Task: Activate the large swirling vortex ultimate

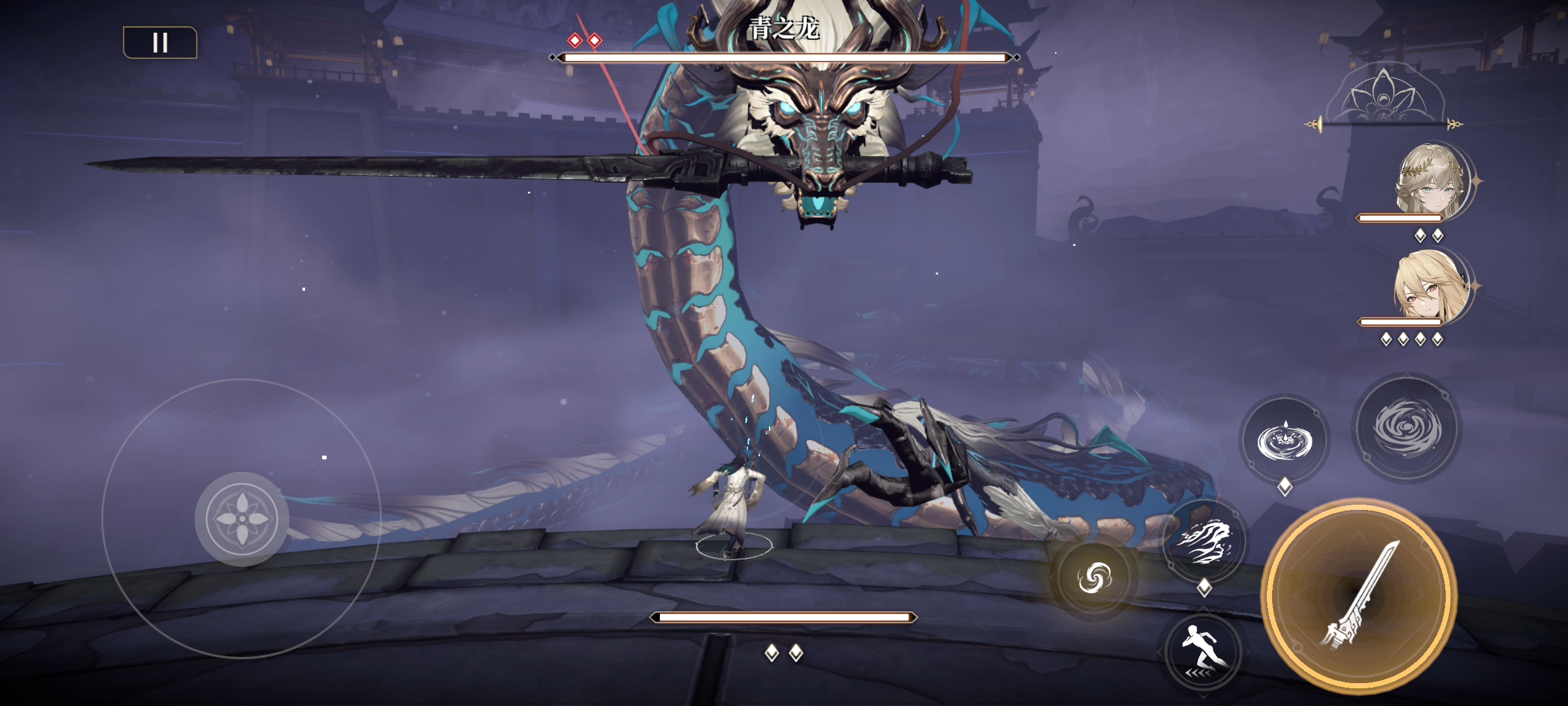Action: (1407, 428)
